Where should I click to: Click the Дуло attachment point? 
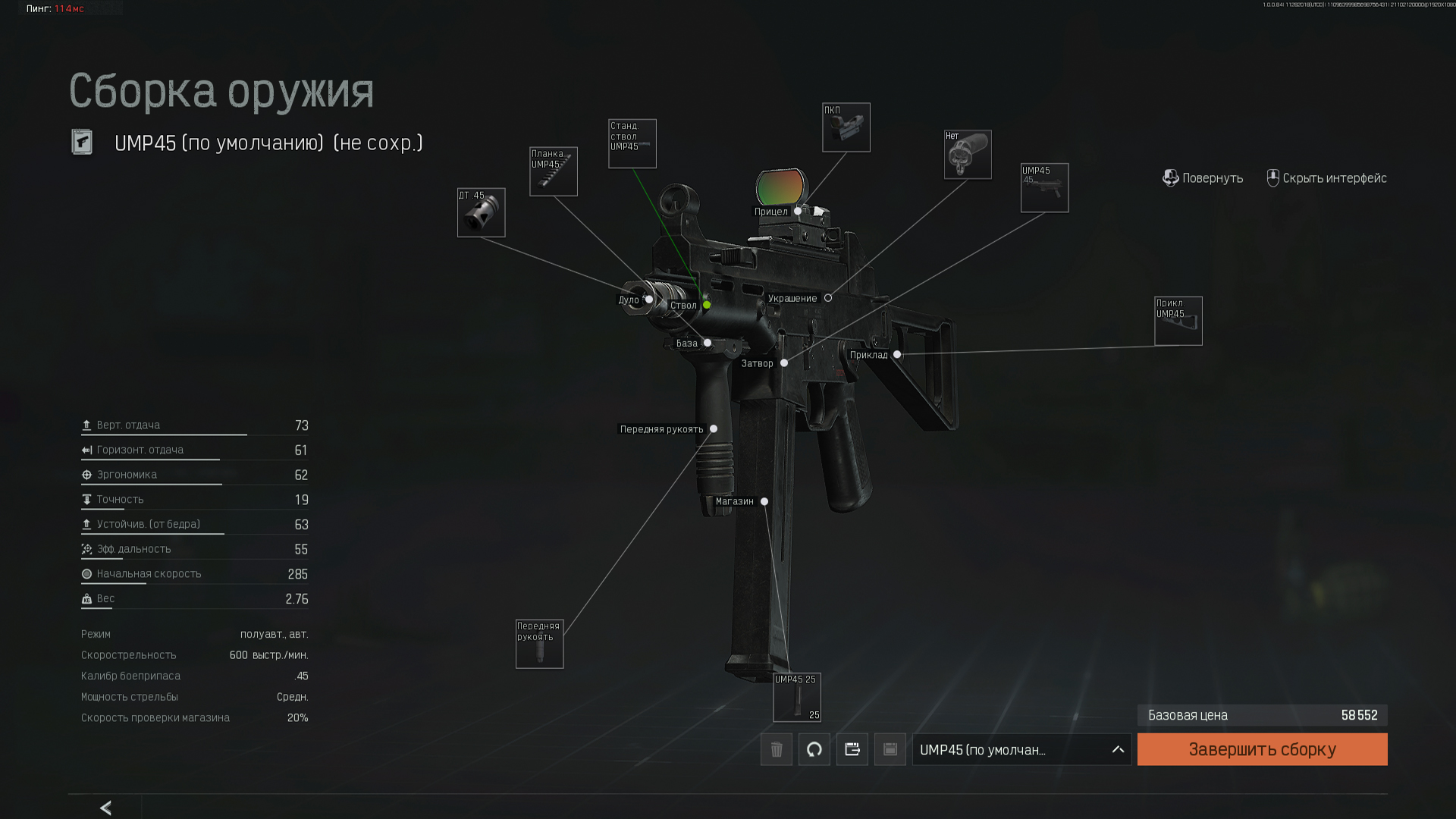[x=649, y=300]
